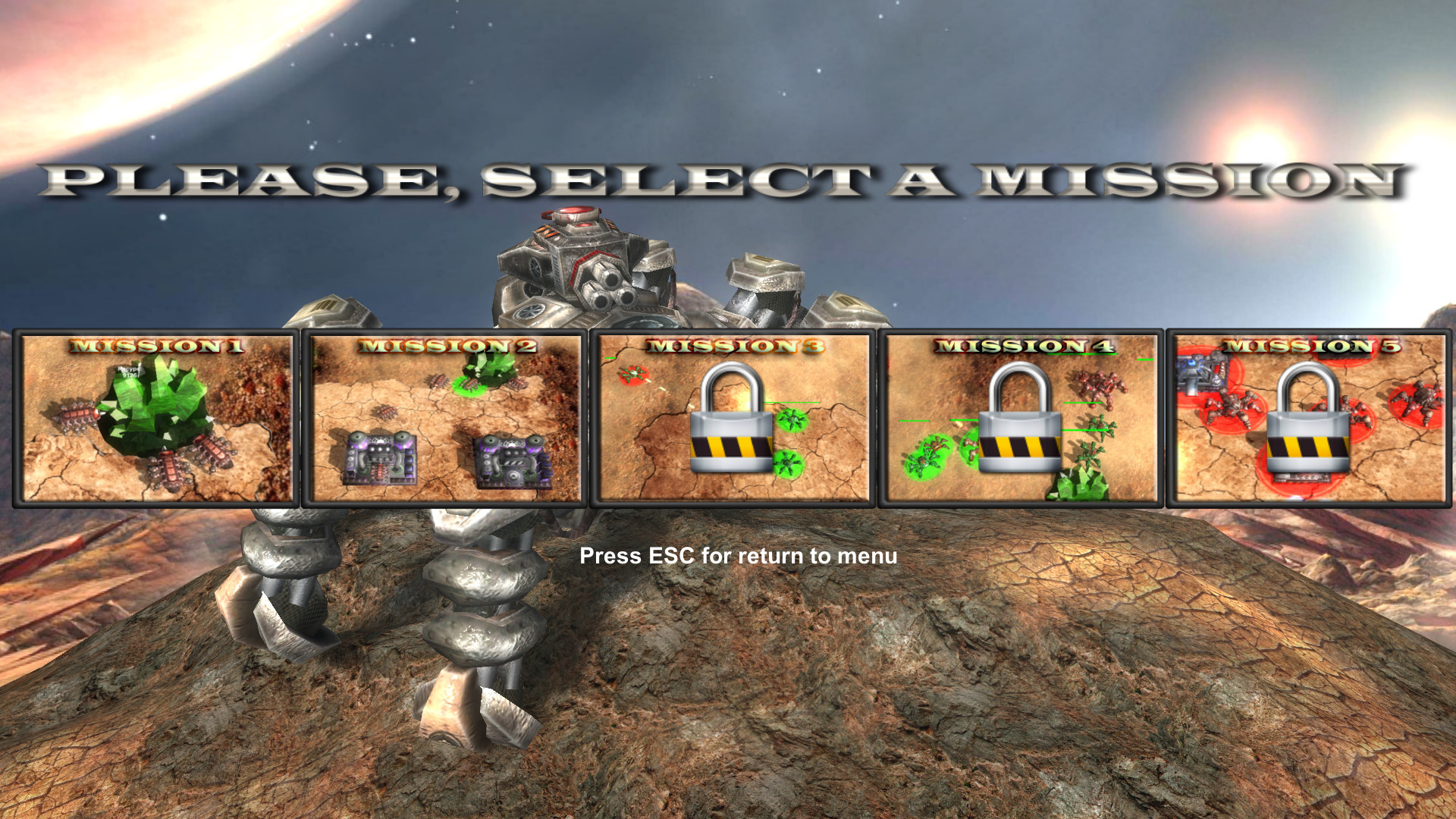Select the locked Mission 5 panel
The height and width of the screenshot is (819, 1456).
click(1308, 417)
